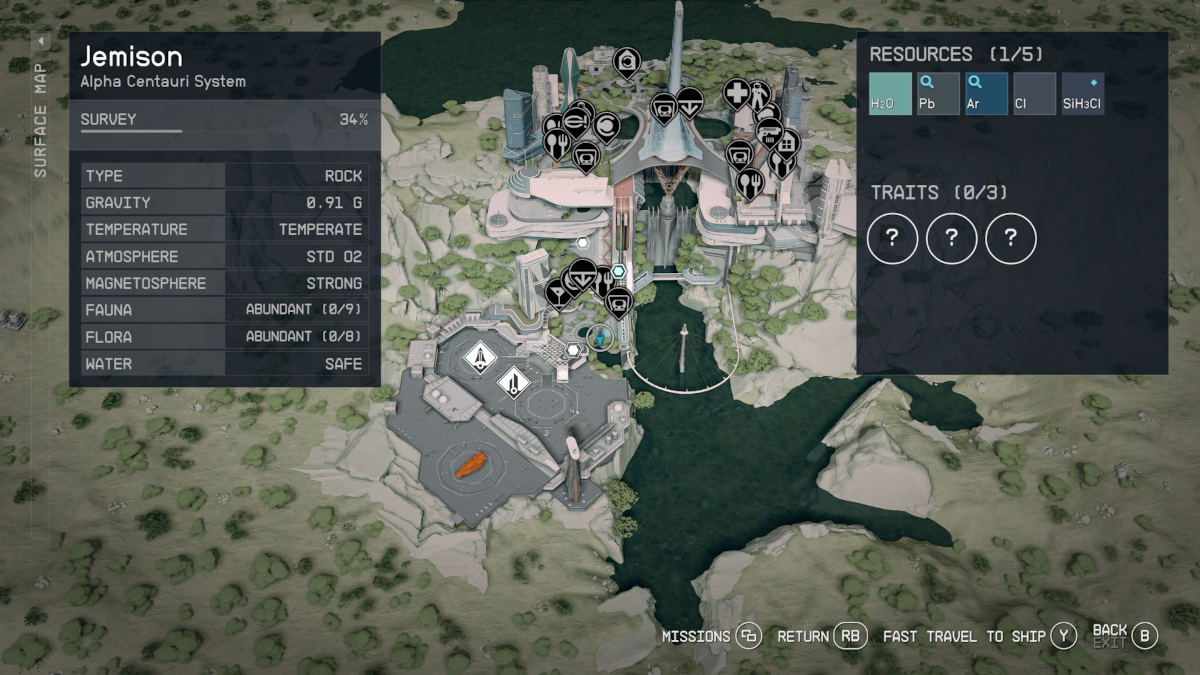Screen dimensions: 1200x675
Task: Select the Pb resource tile
Action: (x=938, y=93)
